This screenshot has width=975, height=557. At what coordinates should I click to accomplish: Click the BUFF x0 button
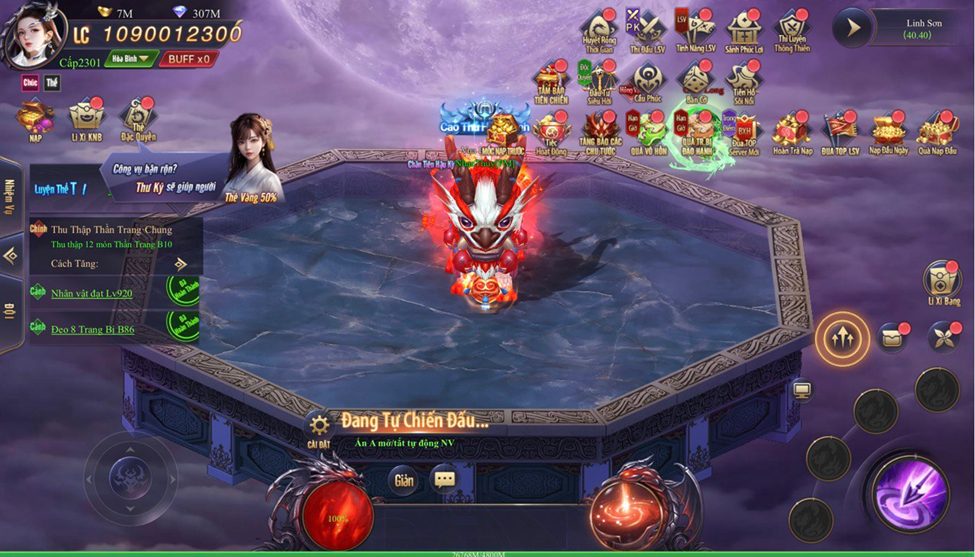coord(189,59)
